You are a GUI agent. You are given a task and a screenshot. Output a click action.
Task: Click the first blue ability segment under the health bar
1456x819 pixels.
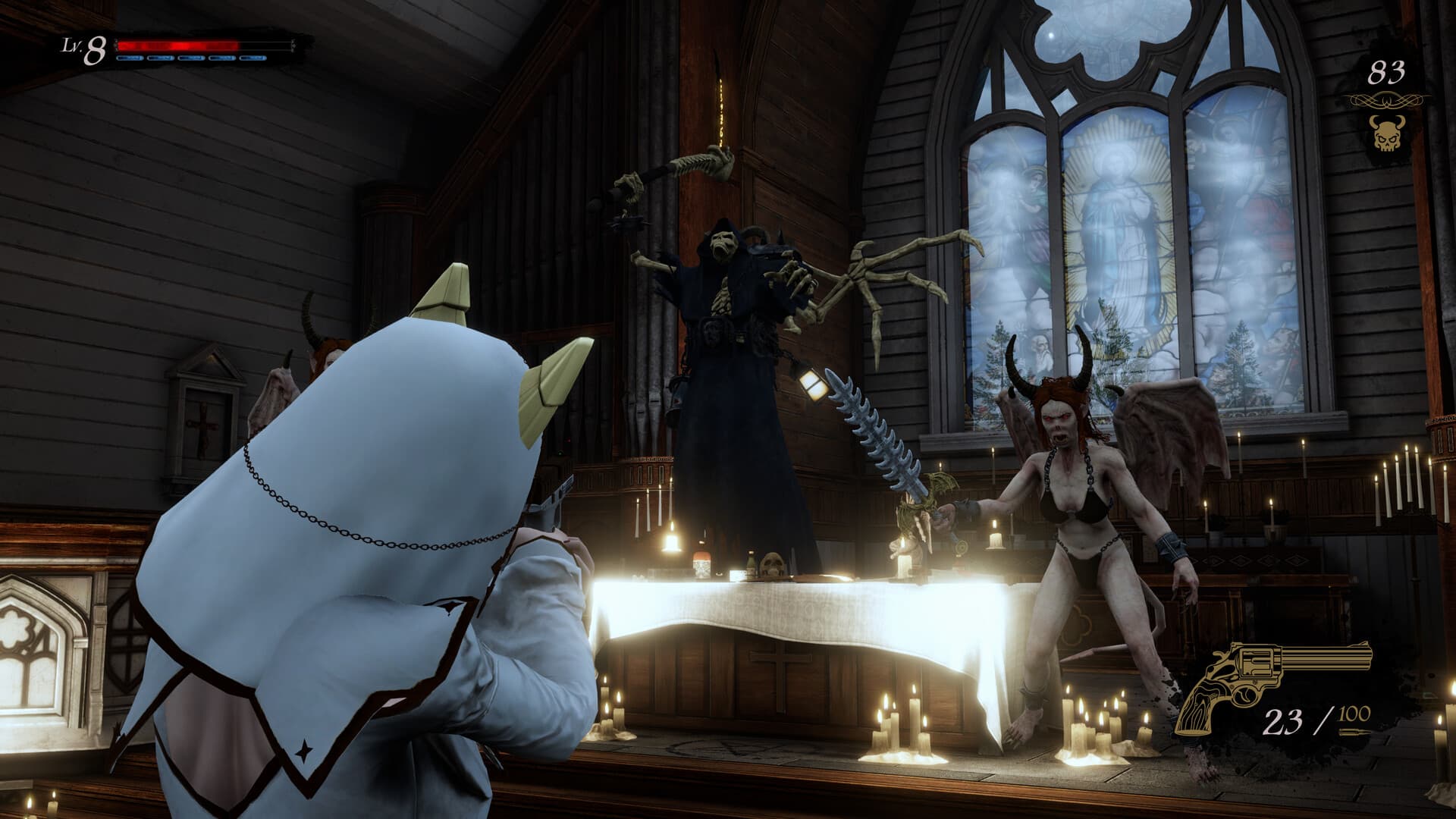pos(130,58)
